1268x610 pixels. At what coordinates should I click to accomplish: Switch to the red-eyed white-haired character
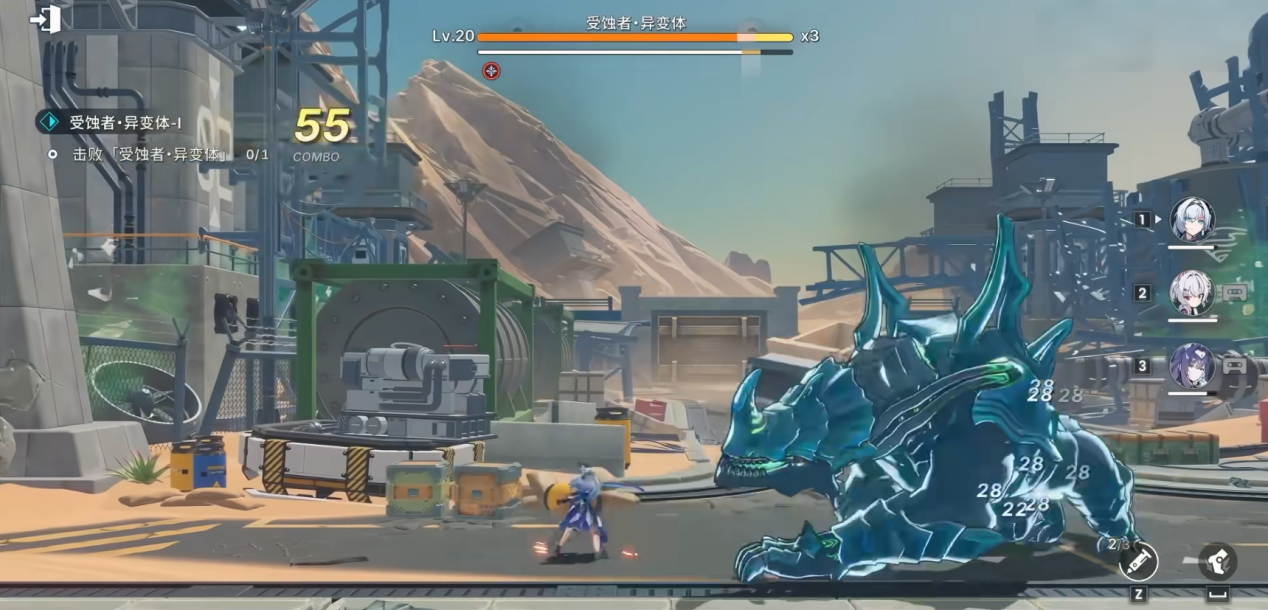coord(1192,293)
